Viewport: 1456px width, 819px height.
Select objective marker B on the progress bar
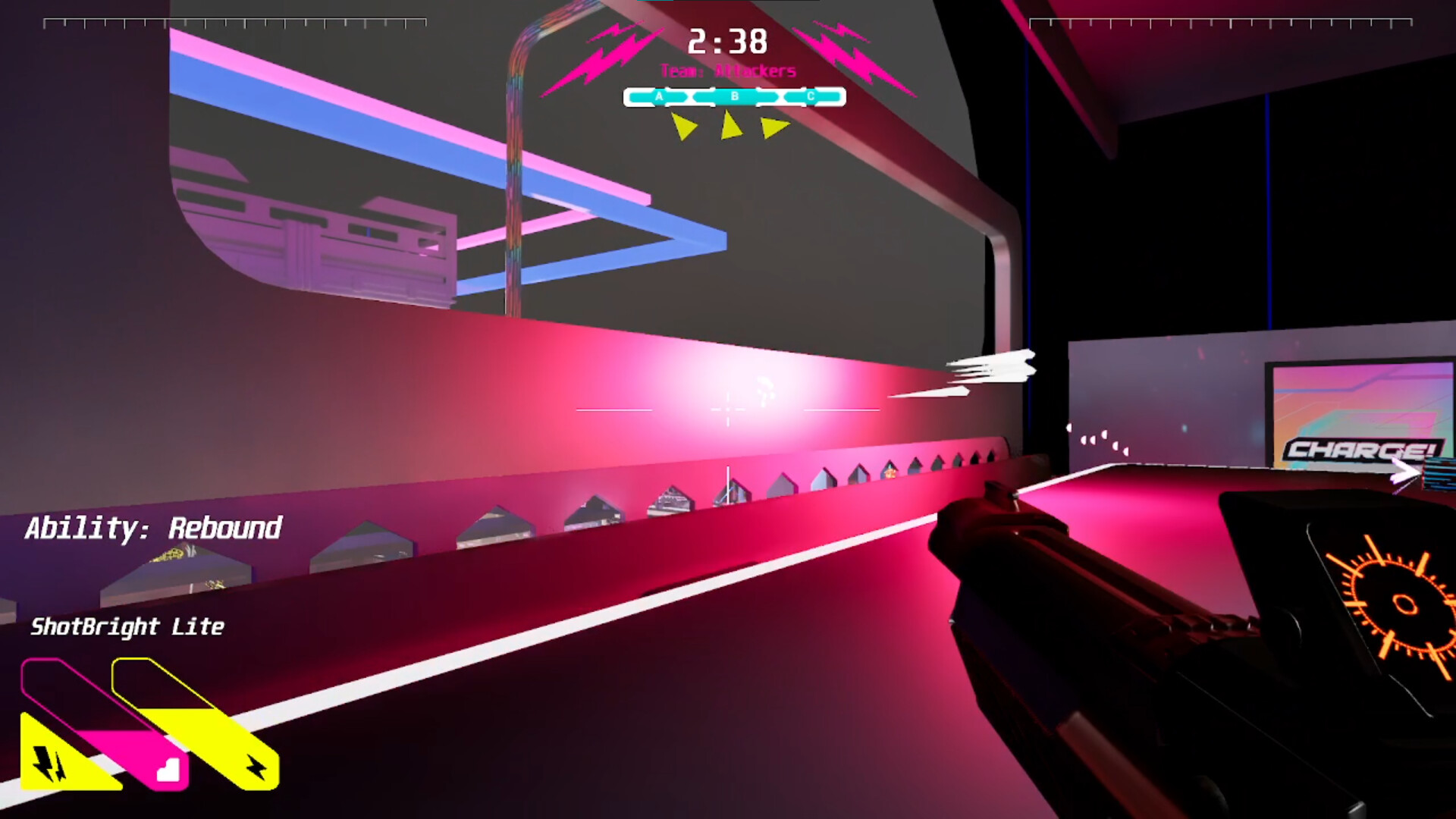pyautogui.click(x=734, y=96)
